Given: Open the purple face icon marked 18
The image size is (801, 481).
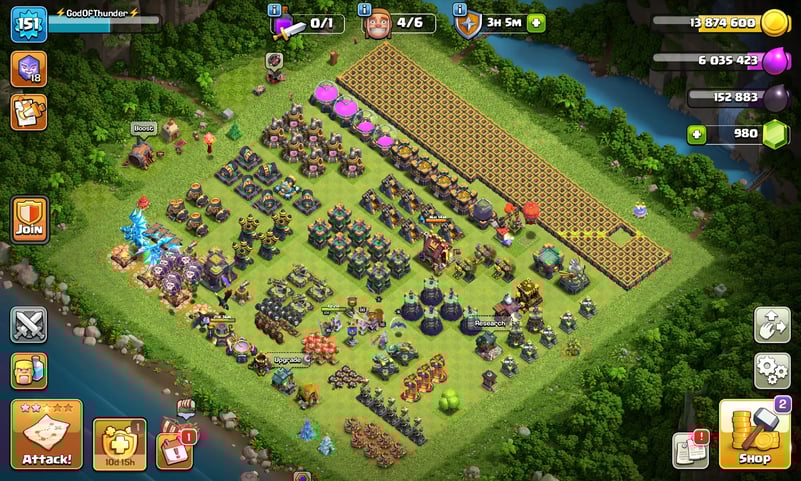Looking at the screenshot, I should coord(28,69).
